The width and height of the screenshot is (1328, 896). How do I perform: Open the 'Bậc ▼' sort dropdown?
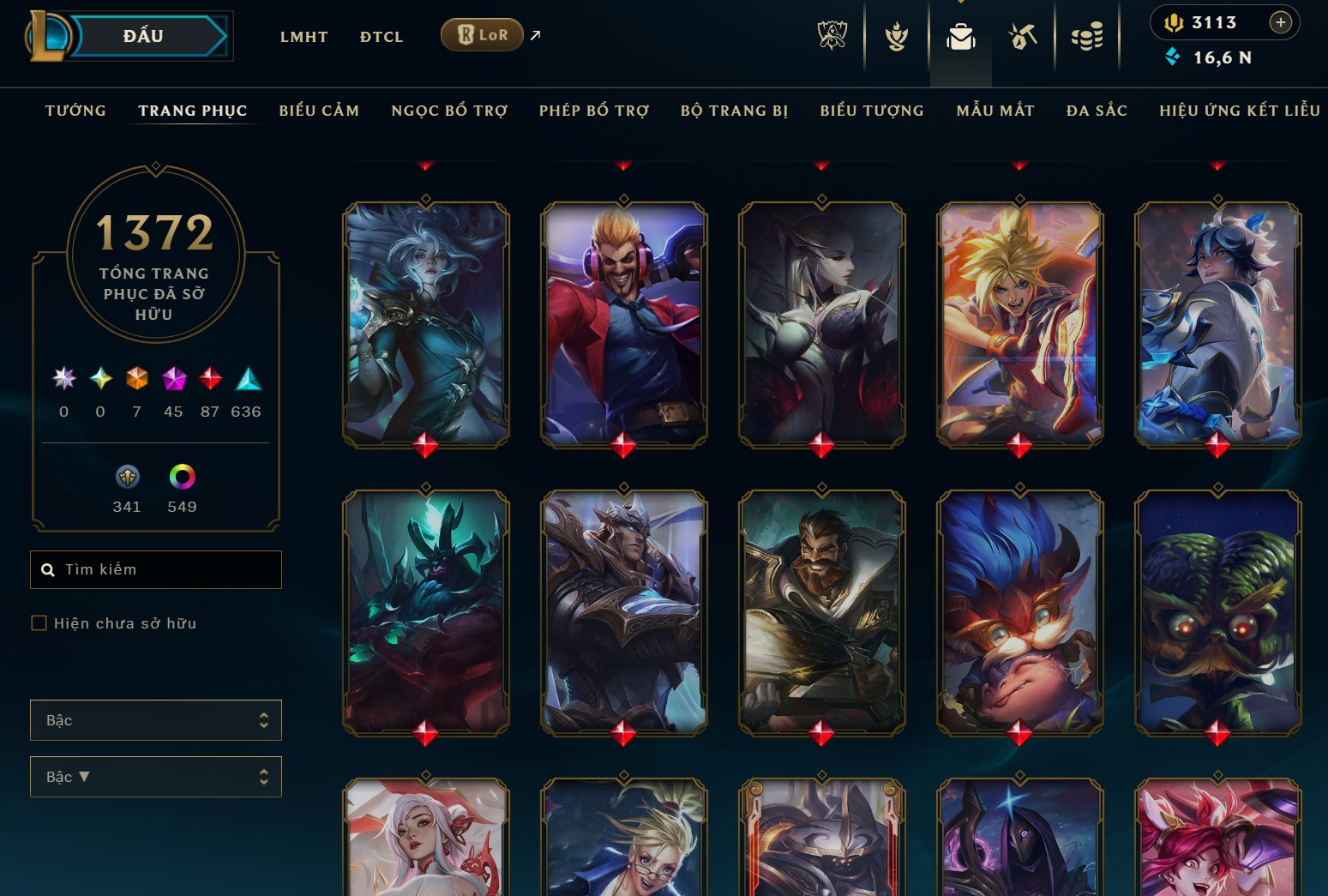click(x=155, y=776)
